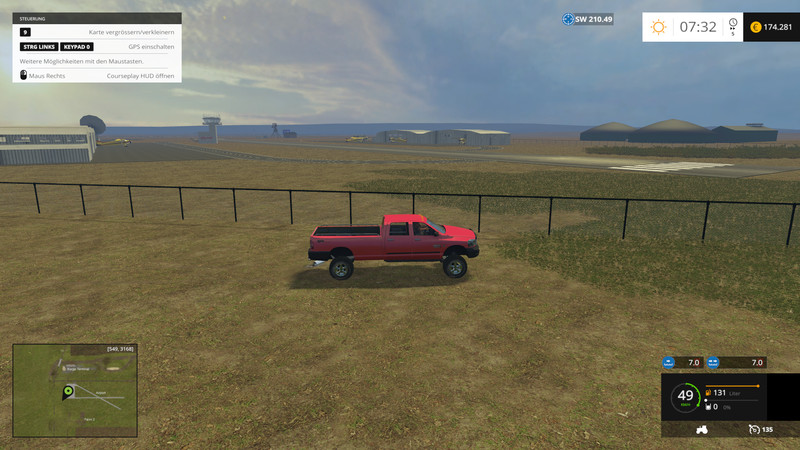Select the green player marker on minimap
This screenshot has height=450, width=800.
click(x=68, y=390)
